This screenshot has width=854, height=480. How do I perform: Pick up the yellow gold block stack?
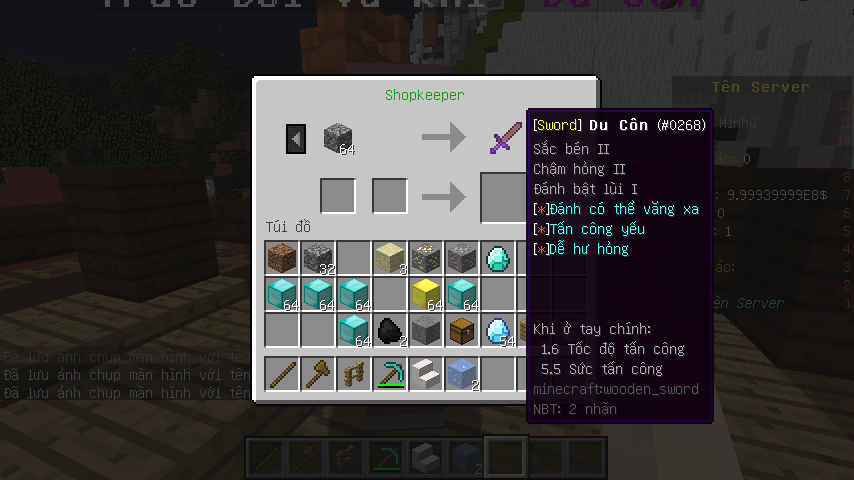coord(427,295)
